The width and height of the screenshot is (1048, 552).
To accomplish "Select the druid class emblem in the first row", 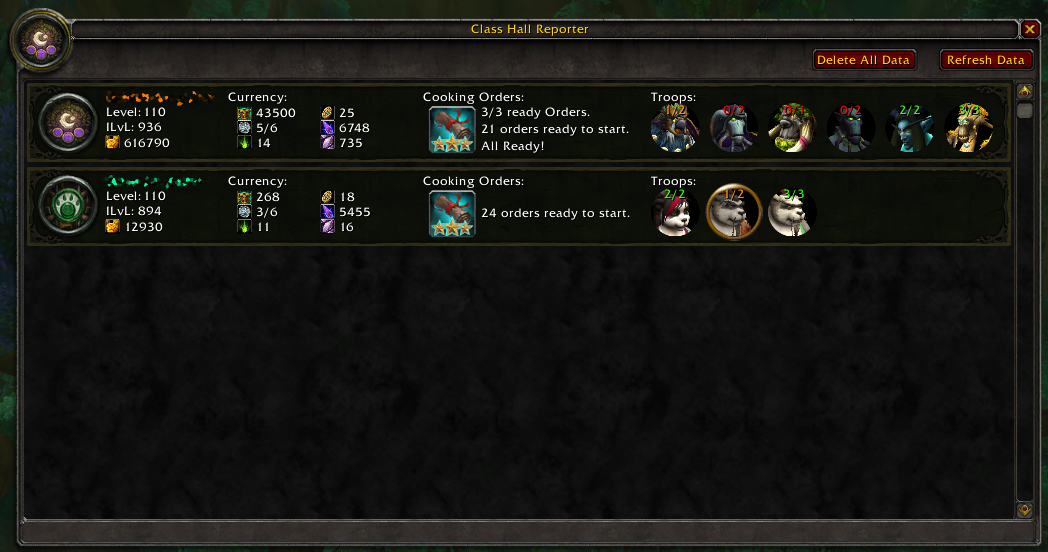I will click(67, 125).
